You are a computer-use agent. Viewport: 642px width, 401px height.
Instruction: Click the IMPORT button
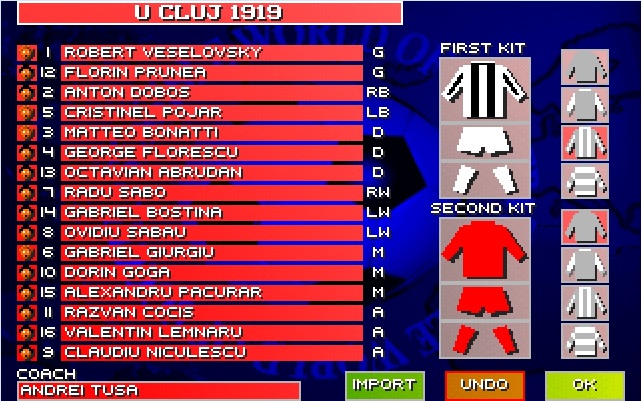[385, 385]
